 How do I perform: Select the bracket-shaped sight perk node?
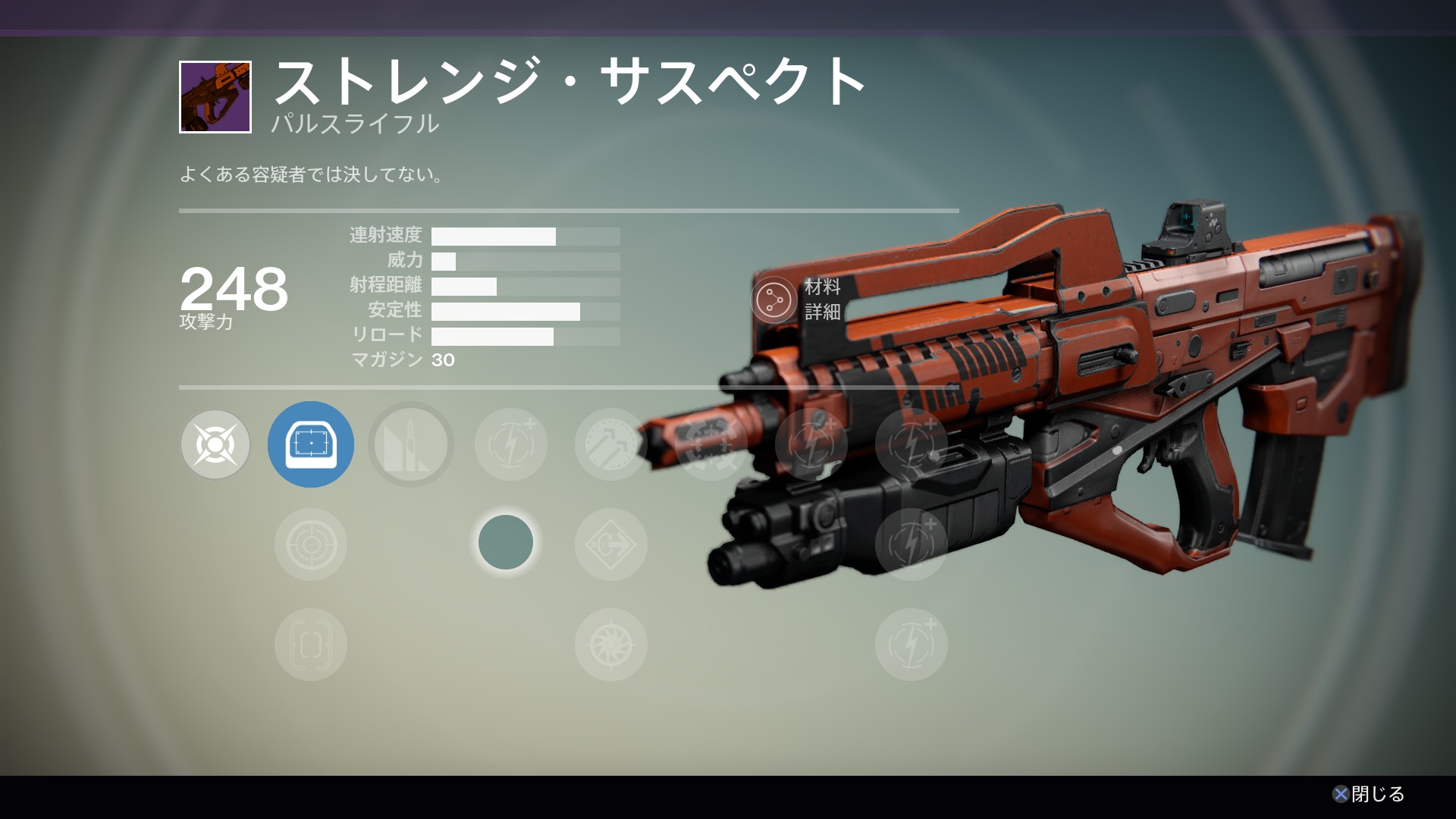311,645
